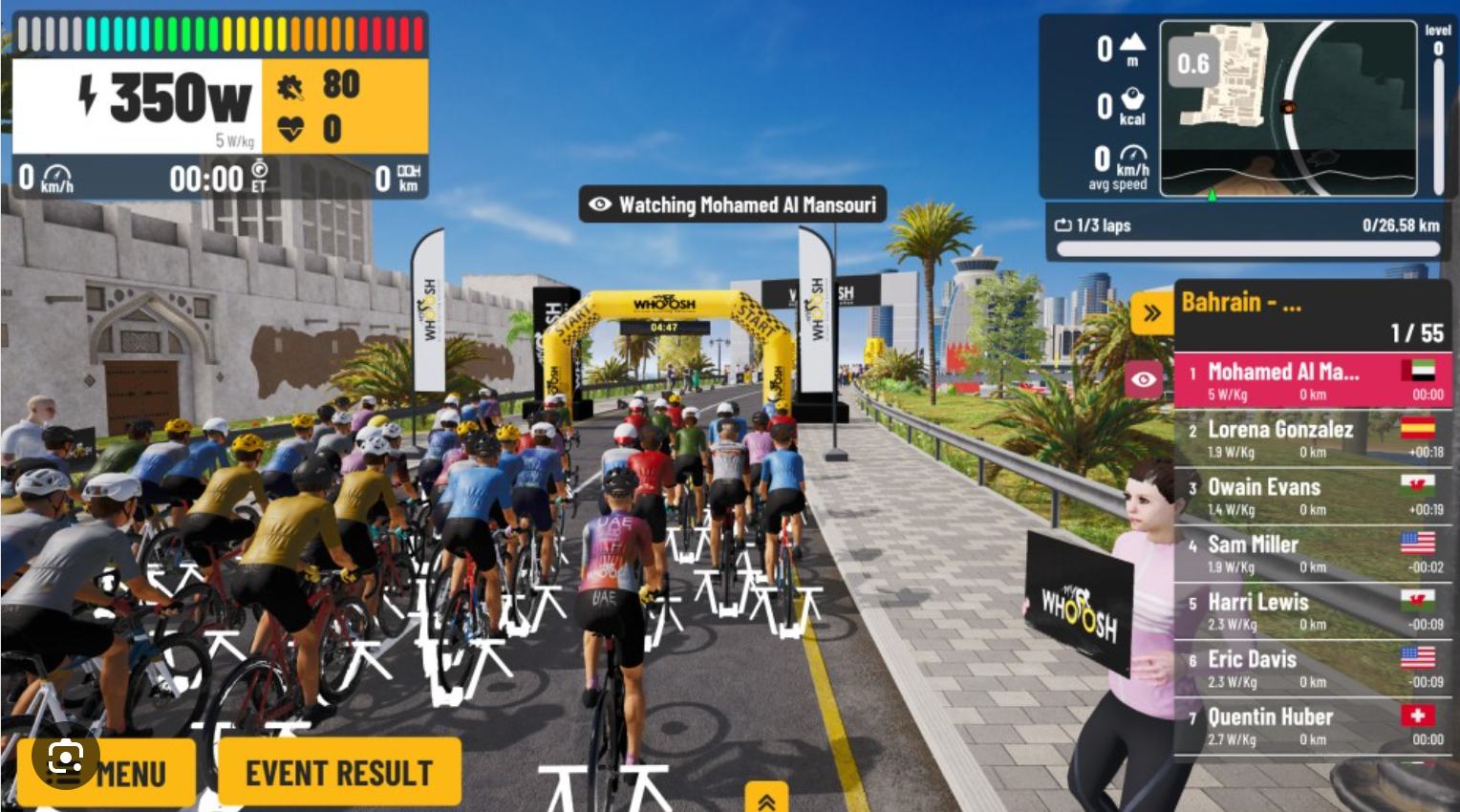Toggle the pink eye watch icon

coord(1144,379)
